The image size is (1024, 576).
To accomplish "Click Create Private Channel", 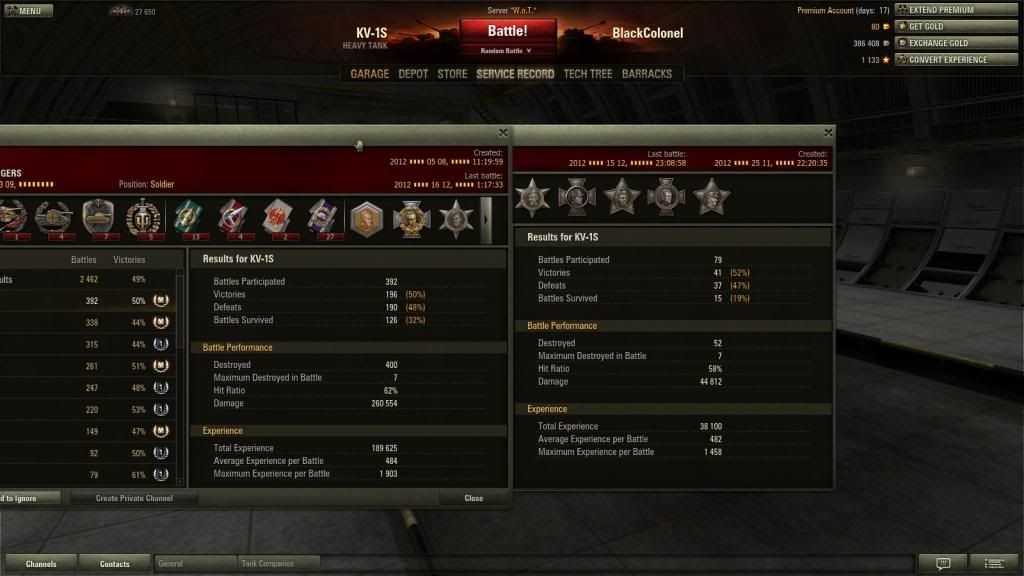I will [x=134, y=498].
